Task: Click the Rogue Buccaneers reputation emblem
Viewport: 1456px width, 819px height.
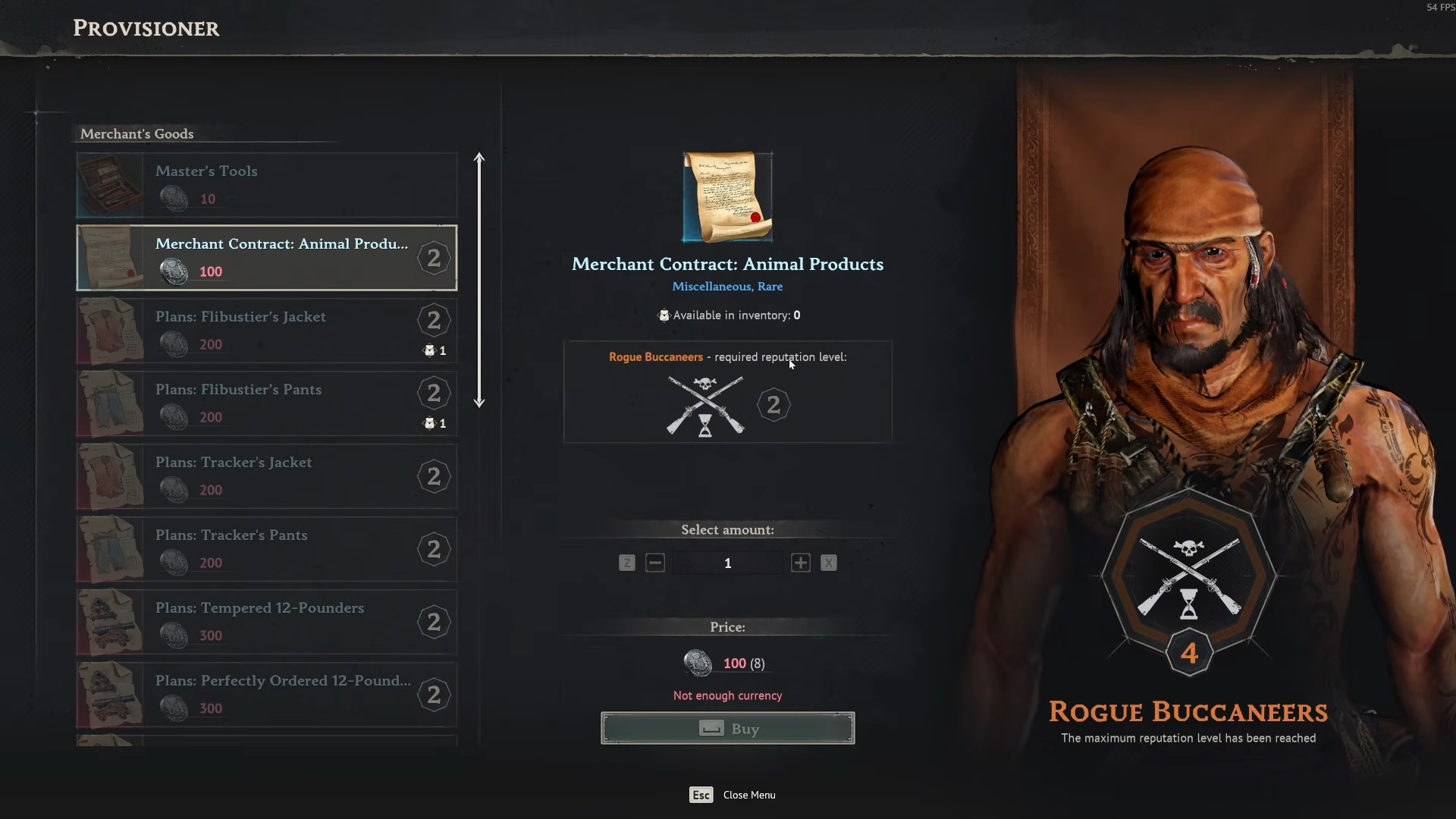Action: coord(1188,579)
